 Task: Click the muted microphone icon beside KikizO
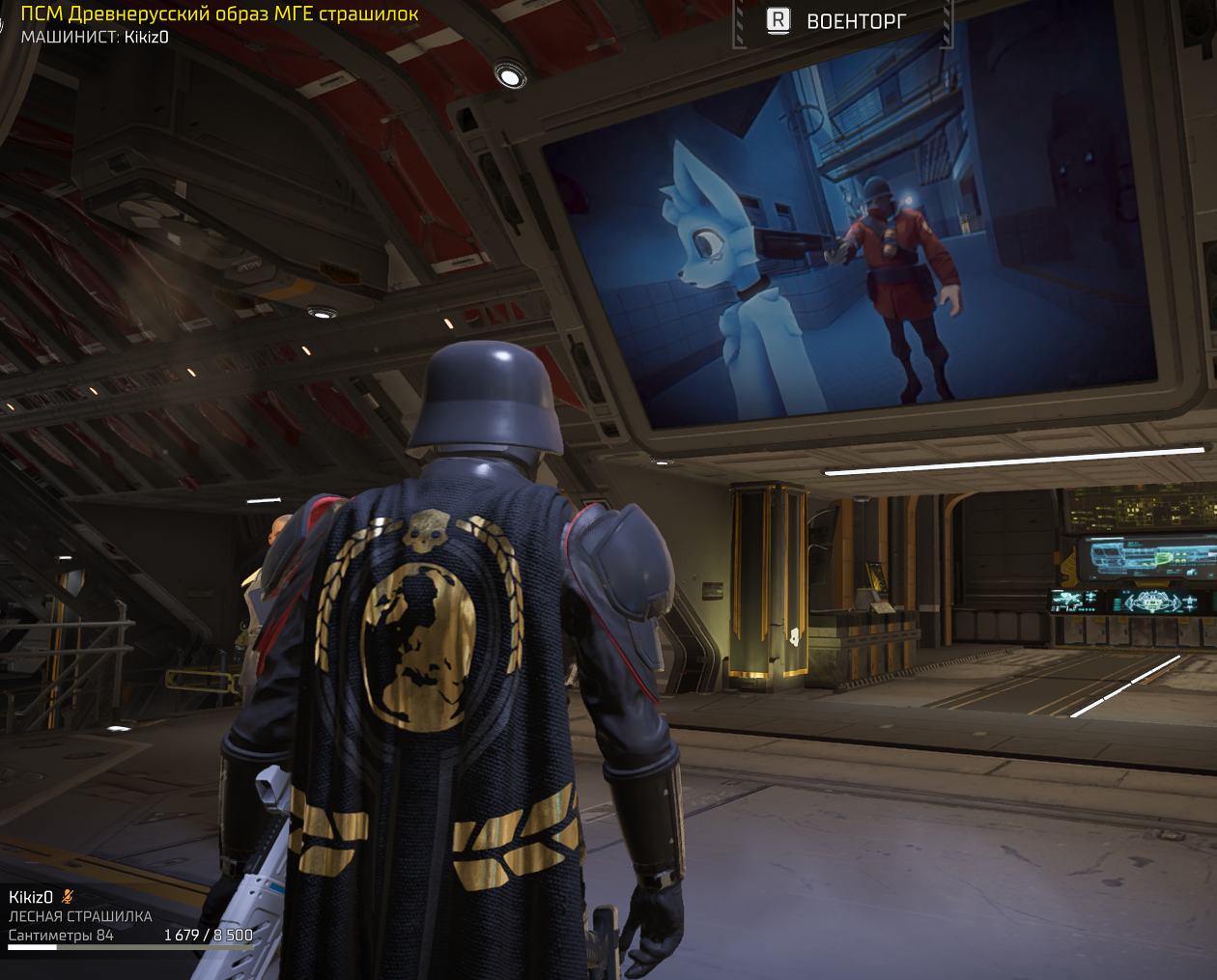click(x=68, y=897)
